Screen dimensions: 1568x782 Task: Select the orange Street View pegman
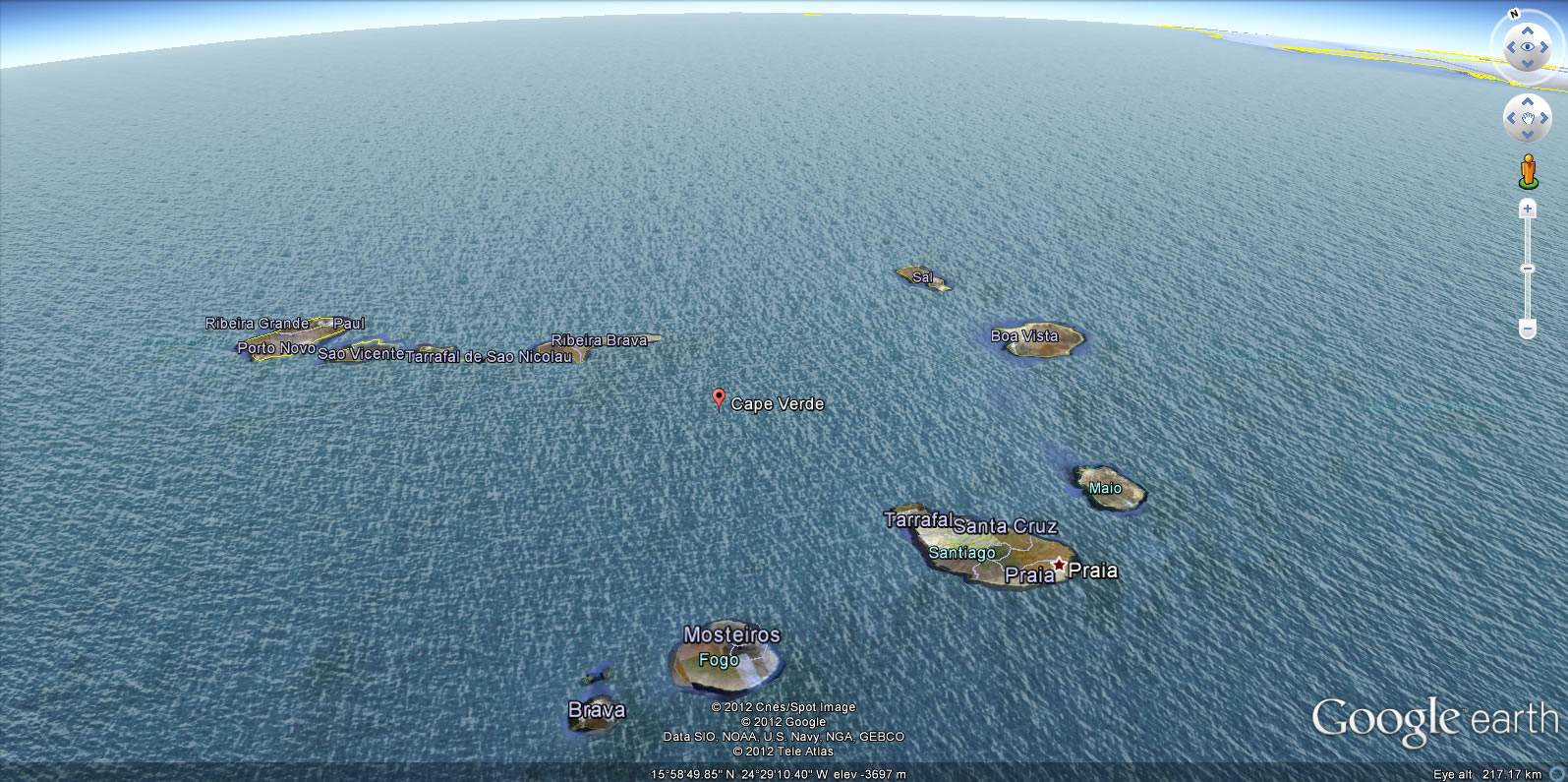click(x=1528, y=171)
